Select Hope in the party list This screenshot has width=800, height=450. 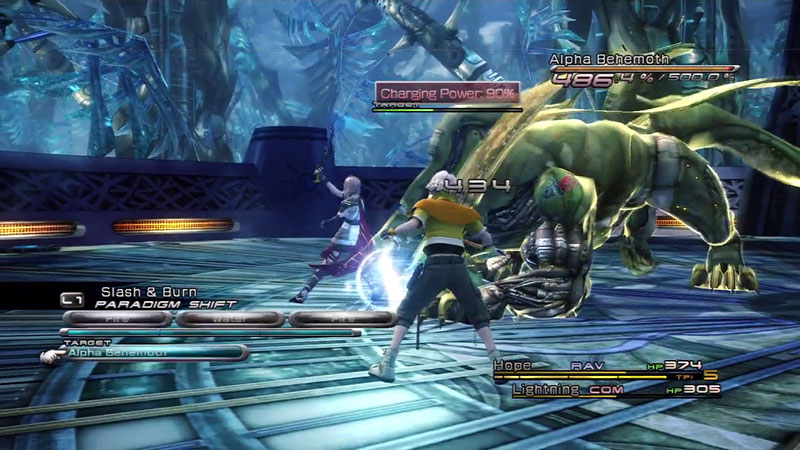(512, 366)
